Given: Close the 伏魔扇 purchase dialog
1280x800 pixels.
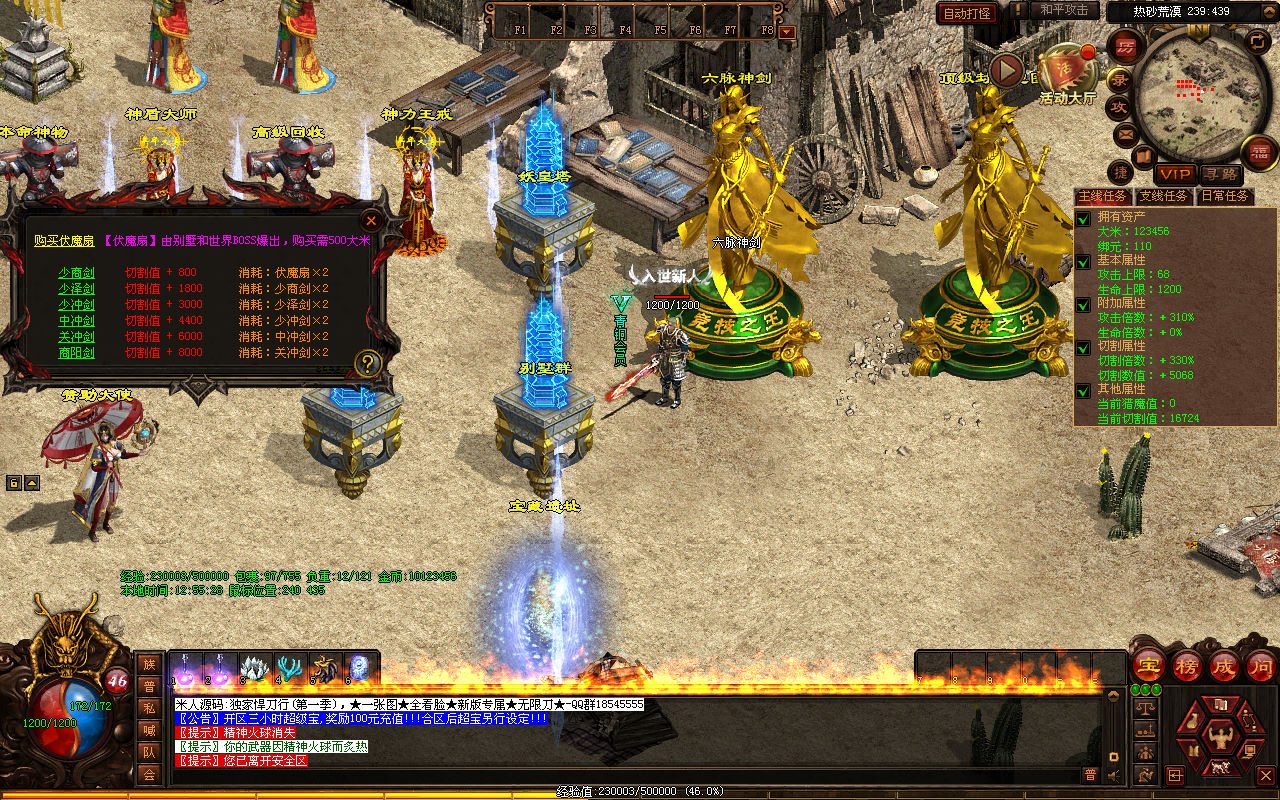Looking at the screenshot, I should tap(371, 220).
